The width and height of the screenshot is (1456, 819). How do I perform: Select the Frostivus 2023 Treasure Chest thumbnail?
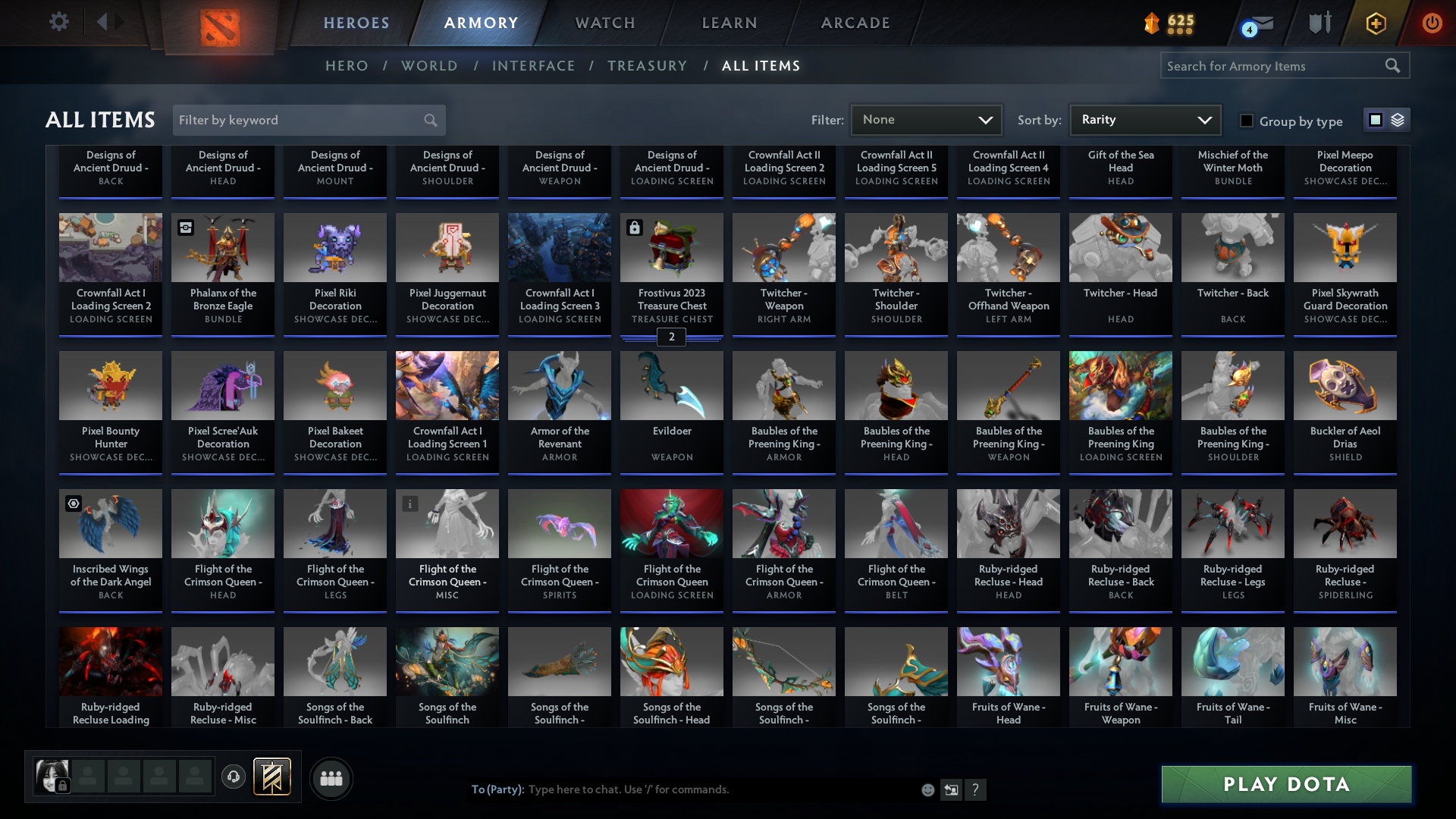671,247
